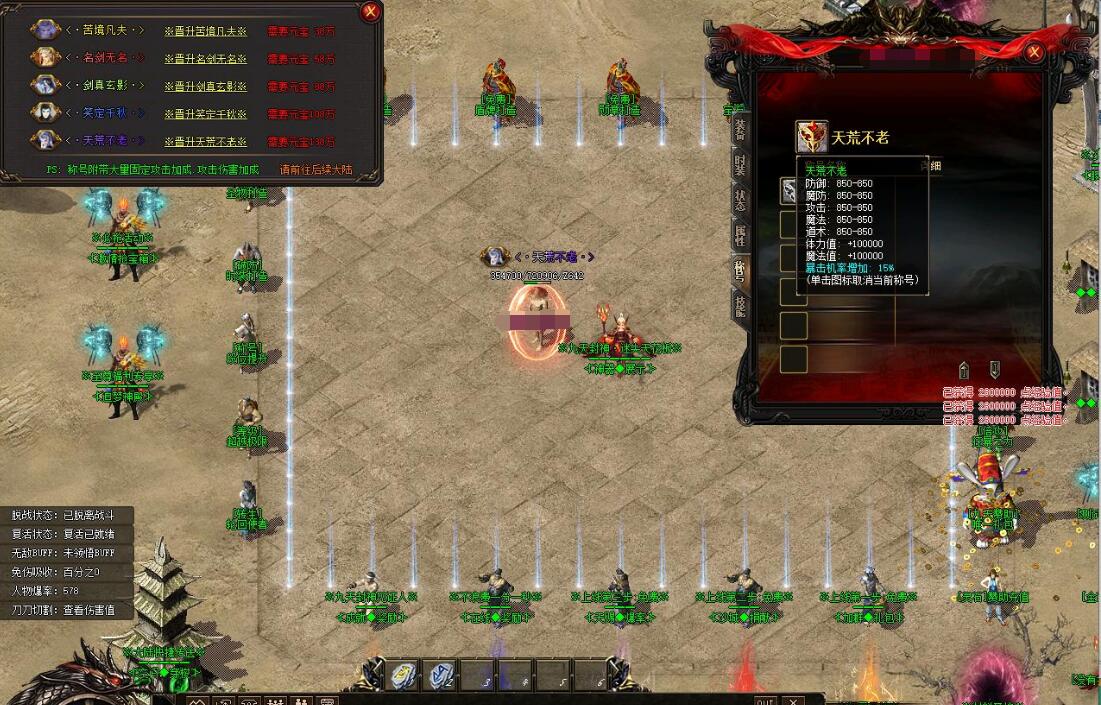Use the item in hotbar slot 1
Viewport: 1101px width, 705px height.
pyautogui.click(x=404, y=676)
